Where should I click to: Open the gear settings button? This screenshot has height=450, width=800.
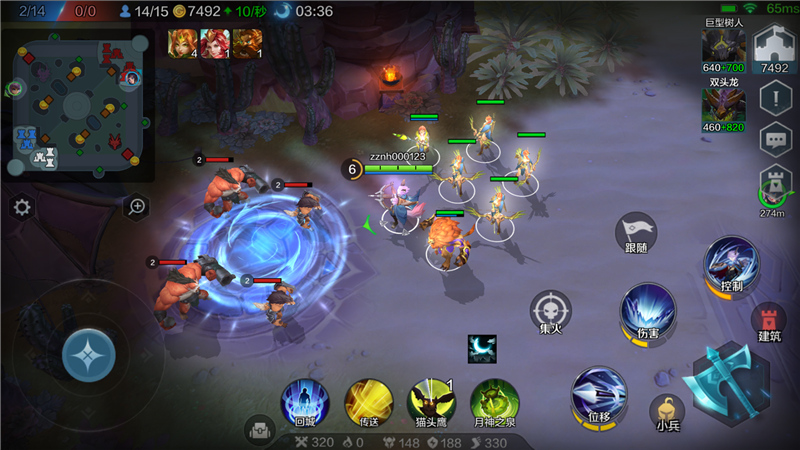(22, 207)
